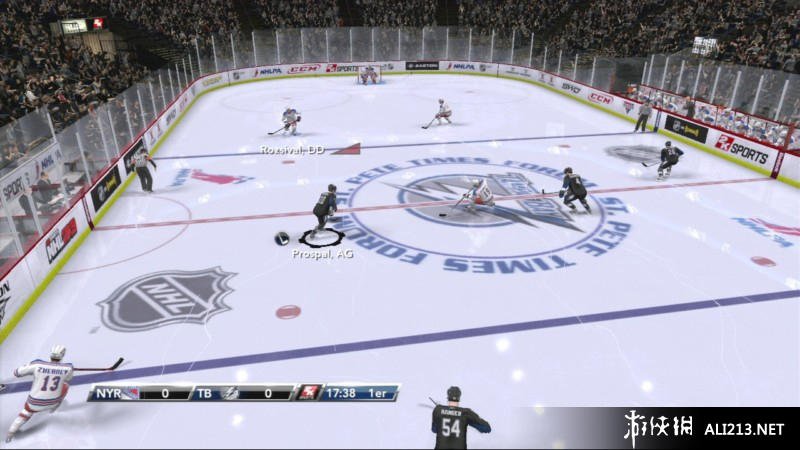
Task: Select the teammate labeled Rozsival, DD
Action: (x=290, y=122)
